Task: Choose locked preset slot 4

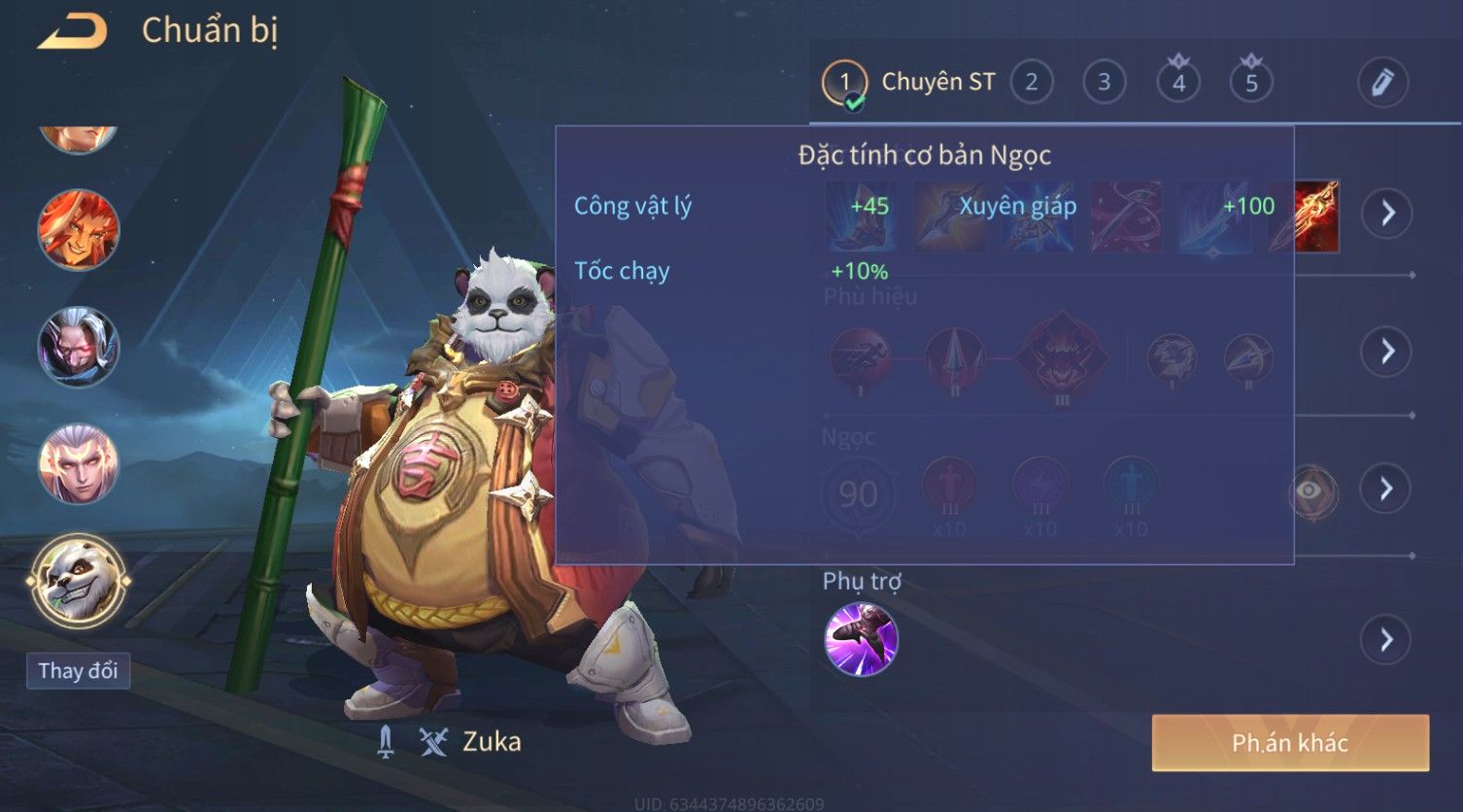Action: (1178, 82)
